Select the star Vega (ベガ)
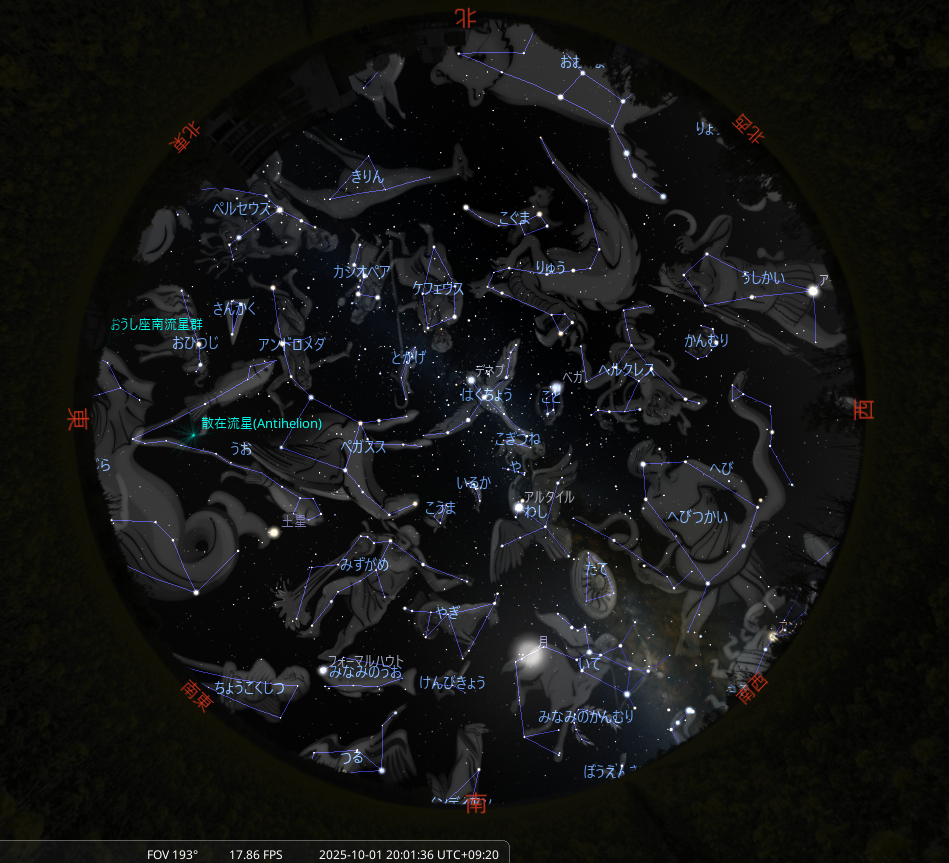The image size is (949, 863). 556,388
